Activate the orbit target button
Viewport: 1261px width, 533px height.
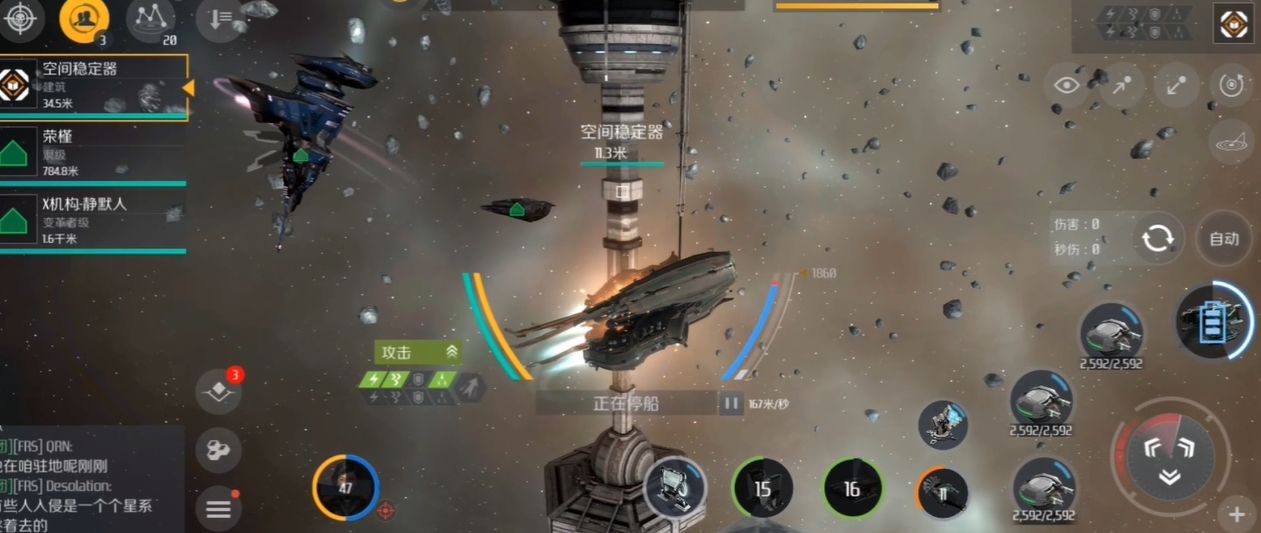[1231, 85]
